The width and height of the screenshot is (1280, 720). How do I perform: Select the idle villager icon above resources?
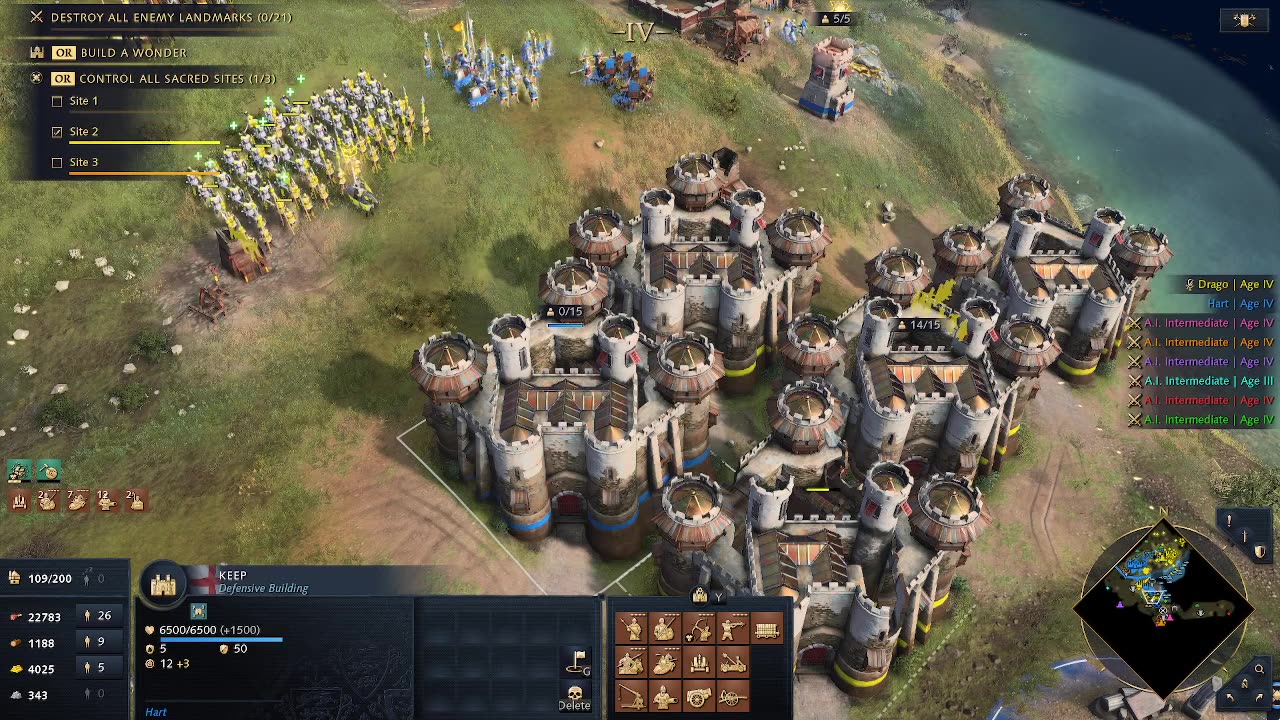19,471
